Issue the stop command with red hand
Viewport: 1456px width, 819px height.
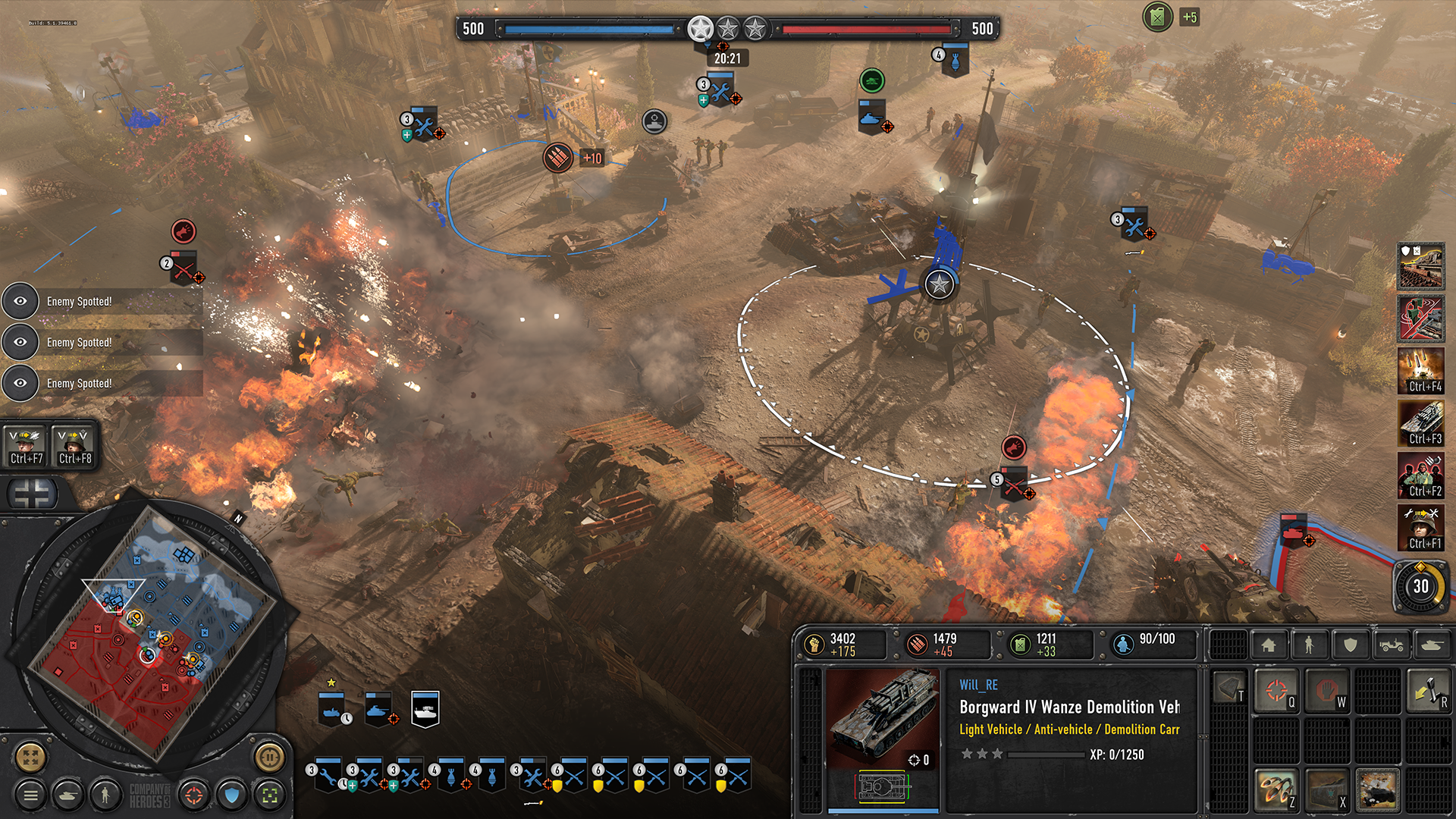tap(1326, 690)
